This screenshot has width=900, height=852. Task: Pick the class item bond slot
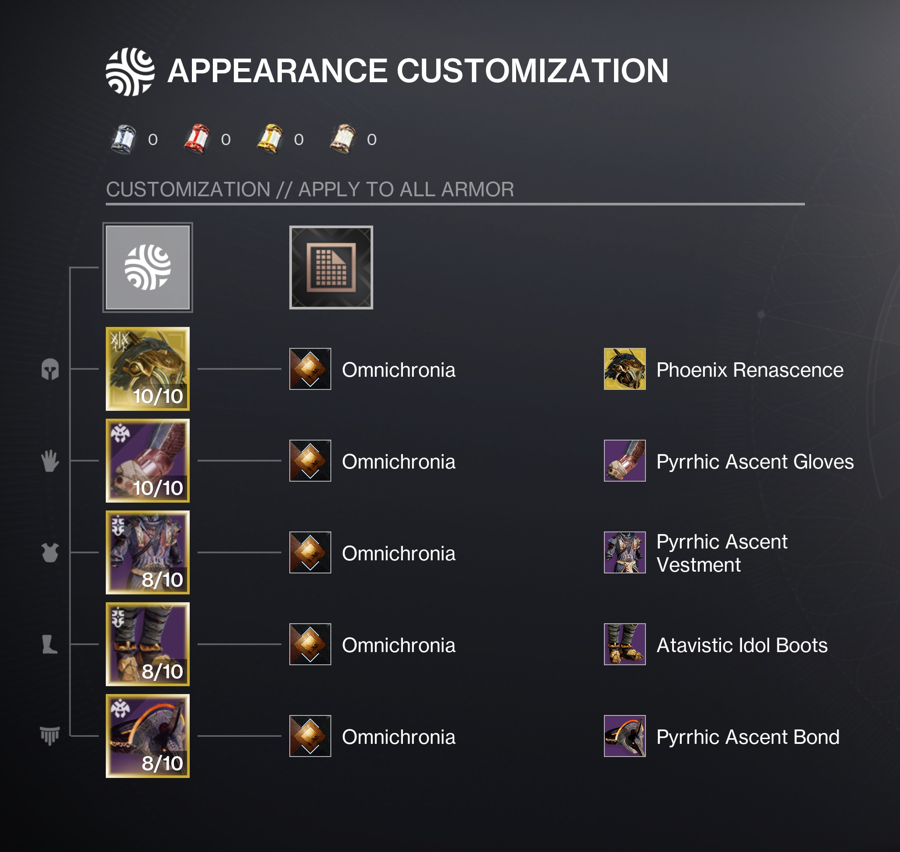click(x=148, y=737)
